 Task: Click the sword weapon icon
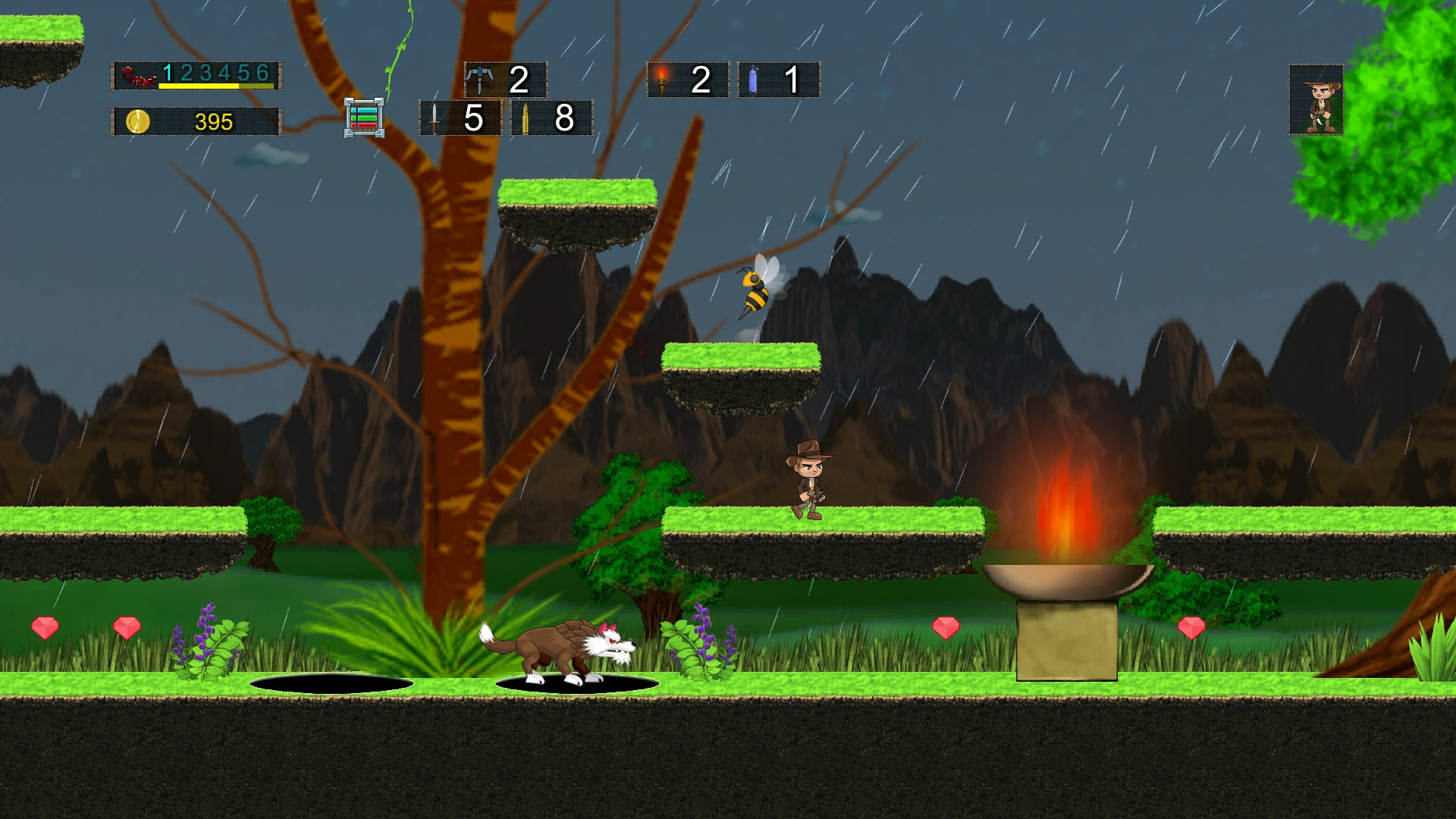(435, 118)
